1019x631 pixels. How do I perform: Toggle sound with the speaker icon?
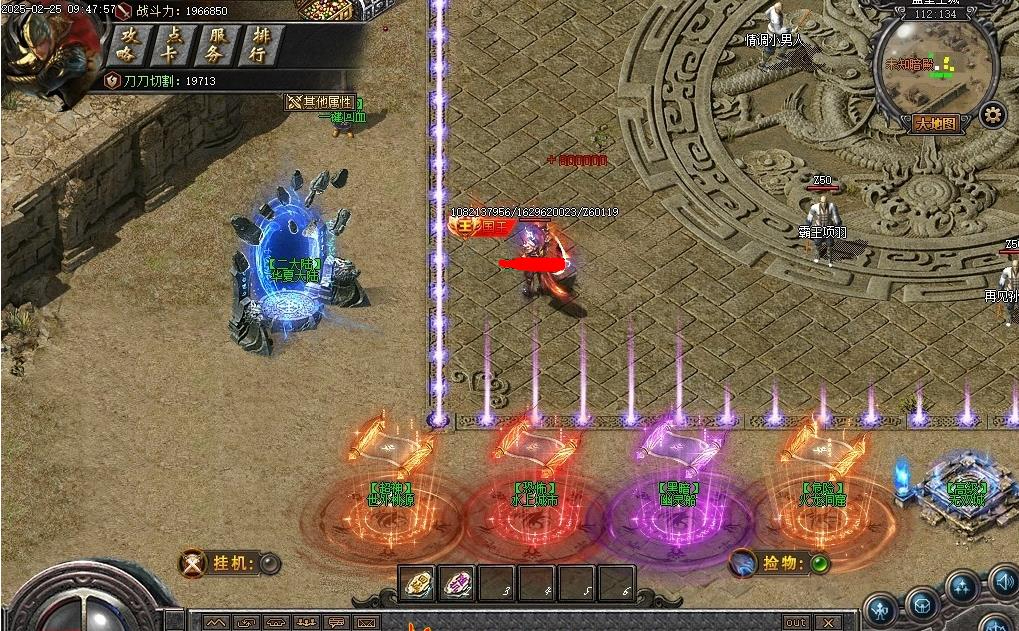pyautogui.click(x=1004, y=581)
